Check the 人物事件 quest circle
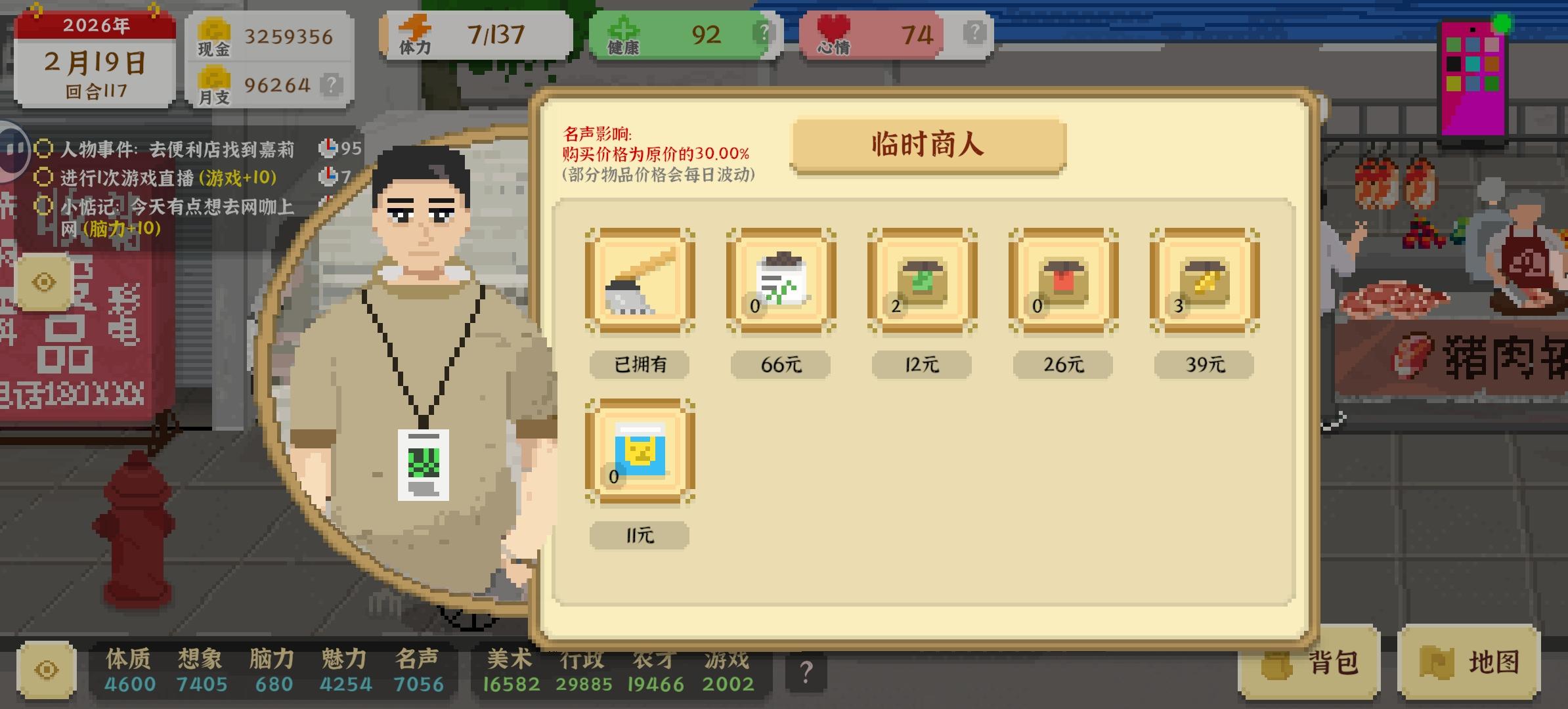Viewport: 1568px width, 709px height. point(43,149)
